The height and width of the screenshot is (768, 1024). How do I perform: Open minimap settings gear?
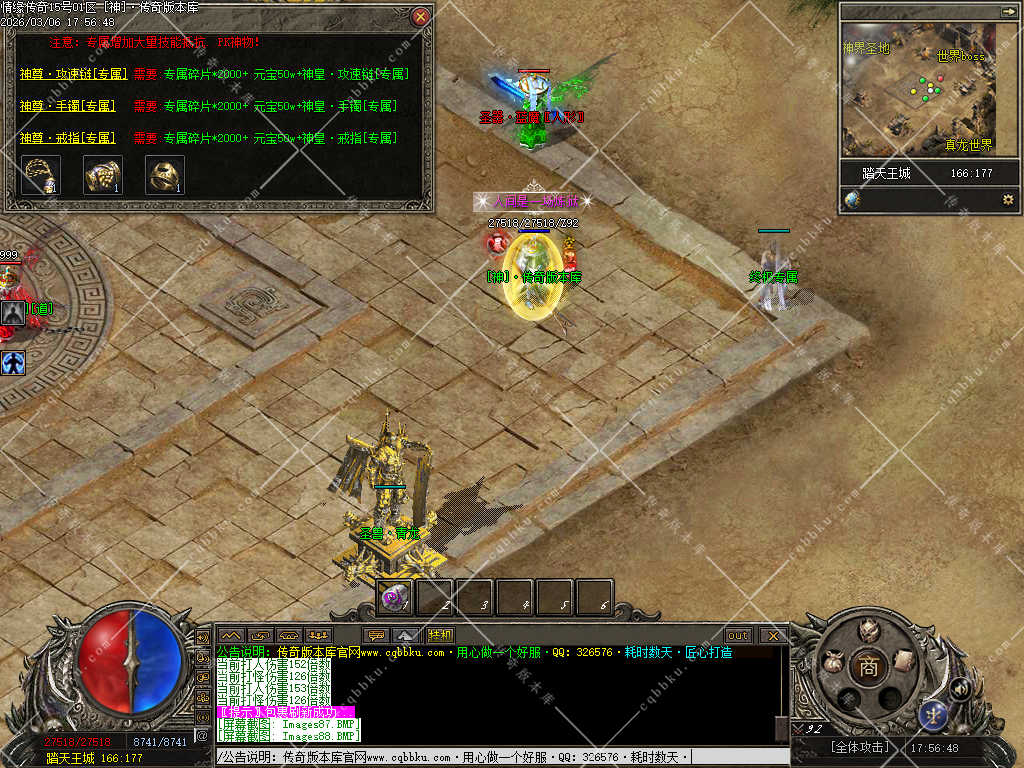pyautogui.click(x=1007, y=199)
